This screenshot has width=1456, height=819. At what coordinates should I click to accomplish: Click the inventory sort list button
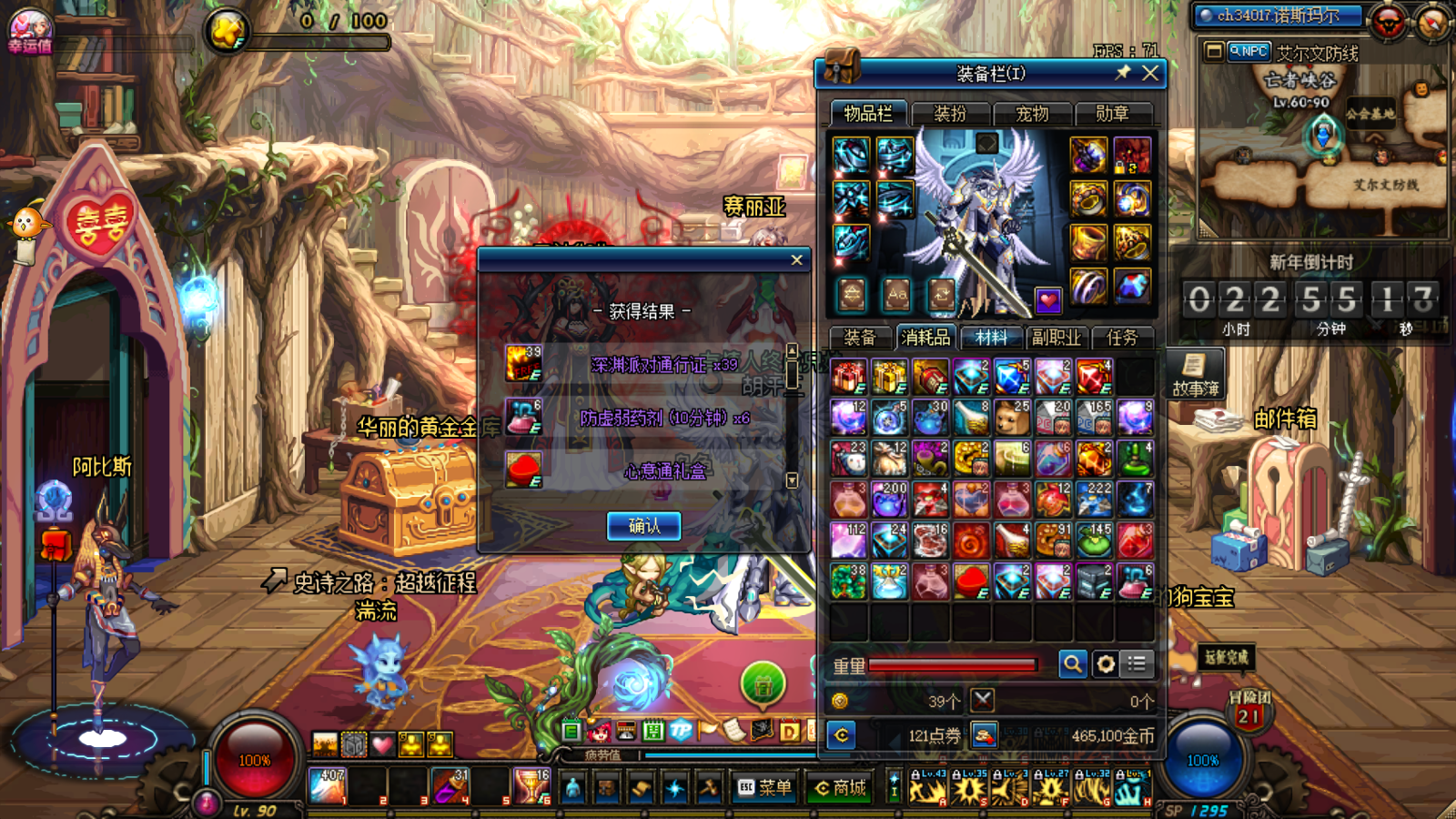click(x=1137, y=664)
